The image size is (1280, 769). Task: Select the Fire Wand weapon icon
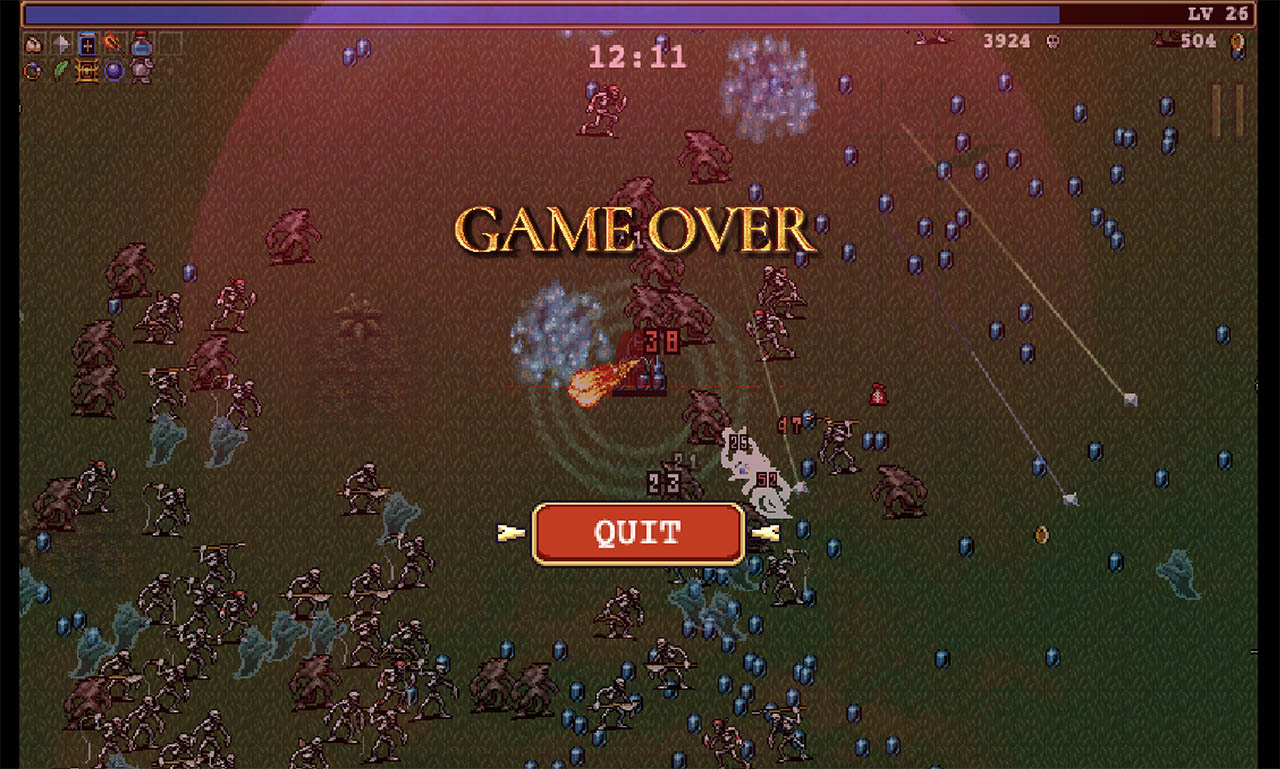[114, 45]
